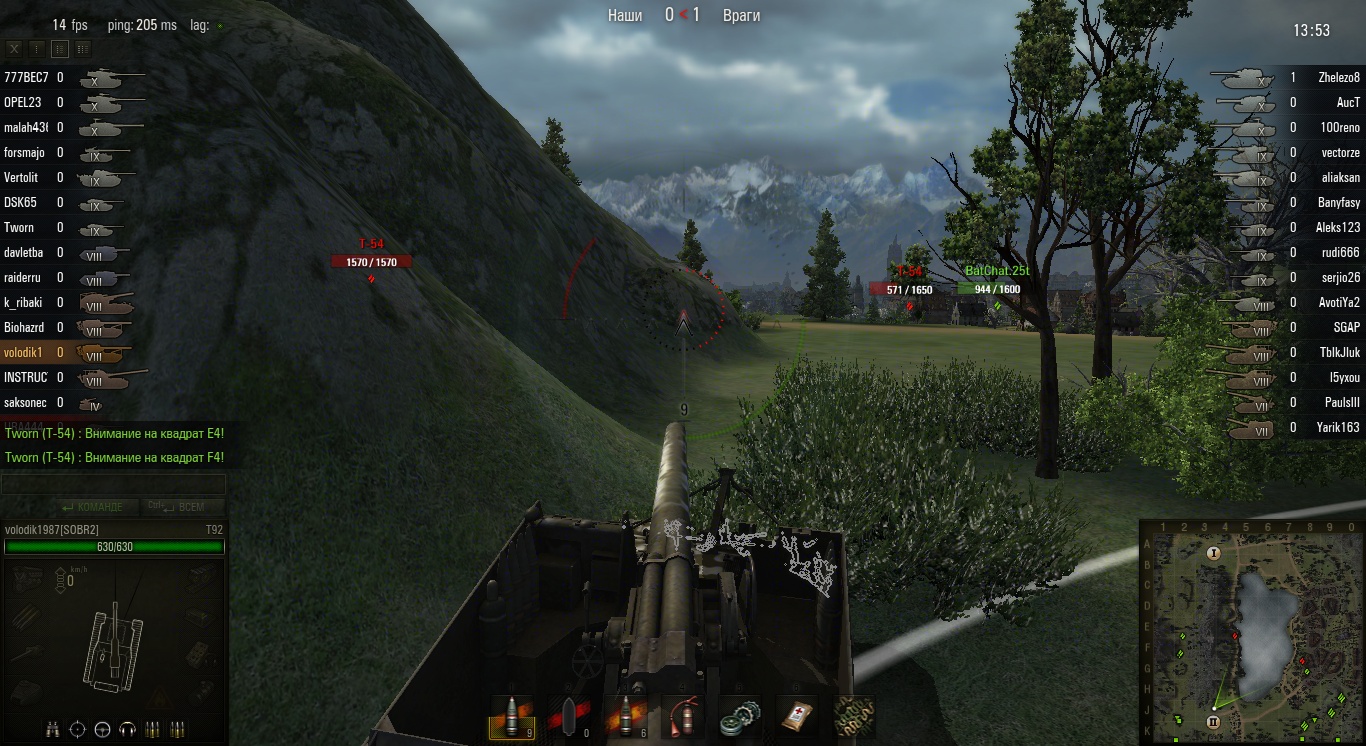Switch to the shell slot with 6 rounds

tap(625, 716)
